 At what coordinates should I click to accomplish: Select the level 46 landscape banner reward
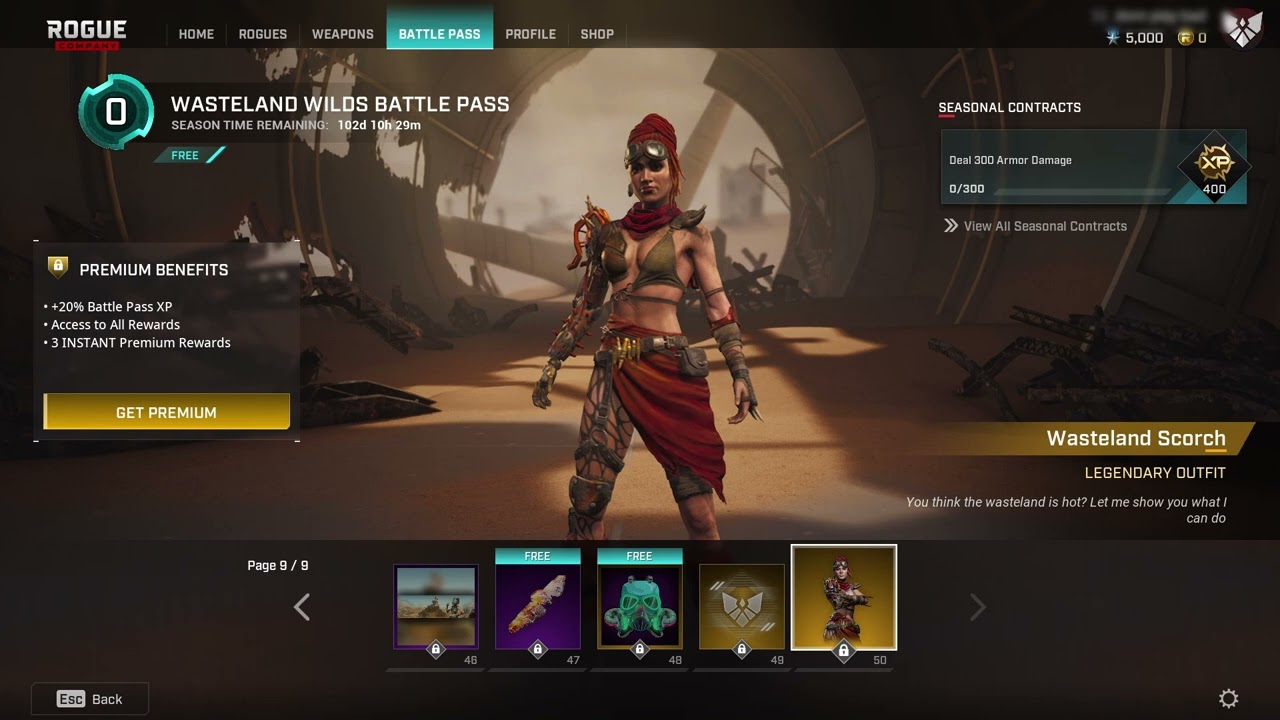coord(436,607)
